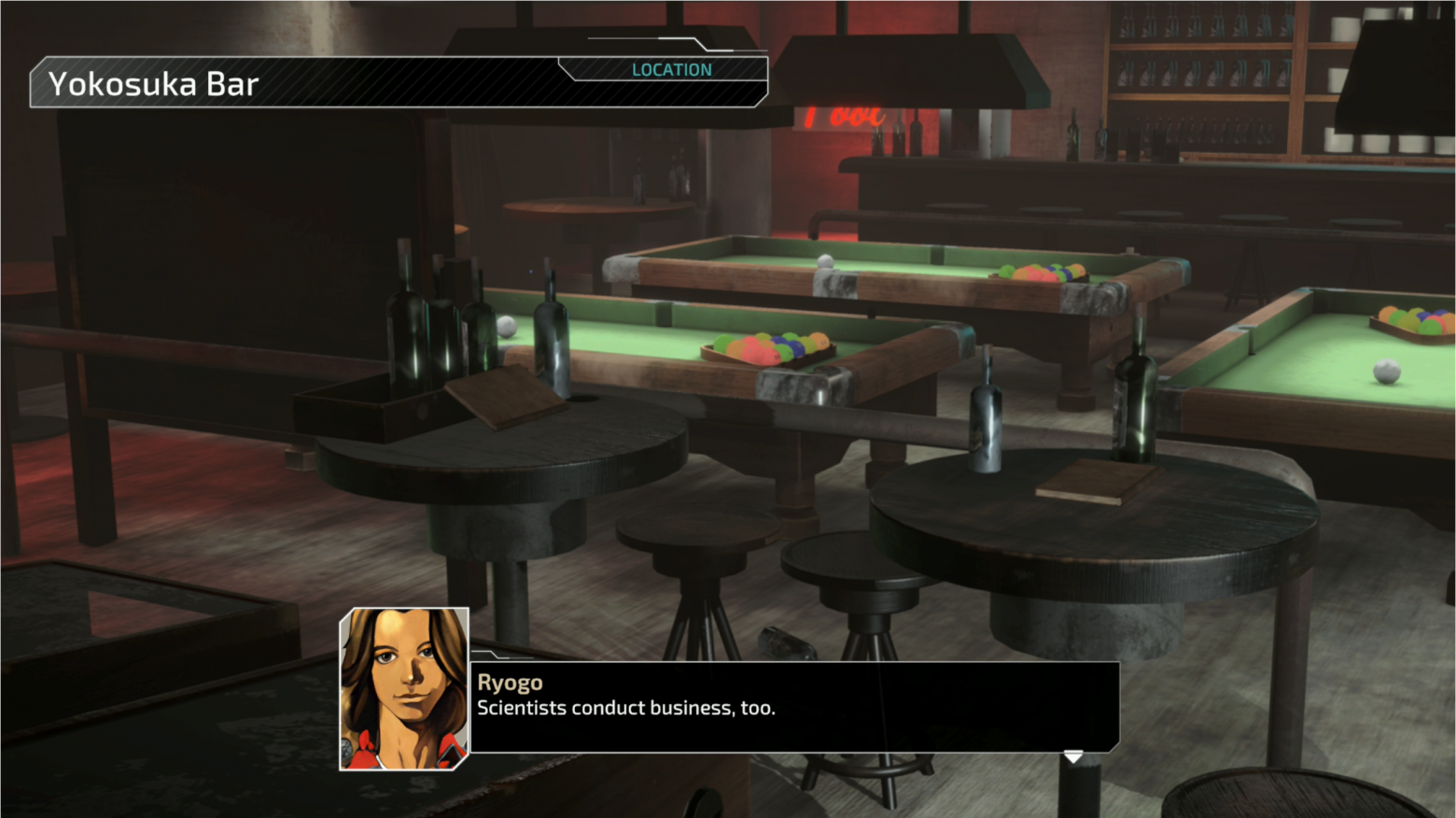
Task: Advance dialogue with the white arrow indicator
Action: pyautogui.click(x=1073, y=756)
